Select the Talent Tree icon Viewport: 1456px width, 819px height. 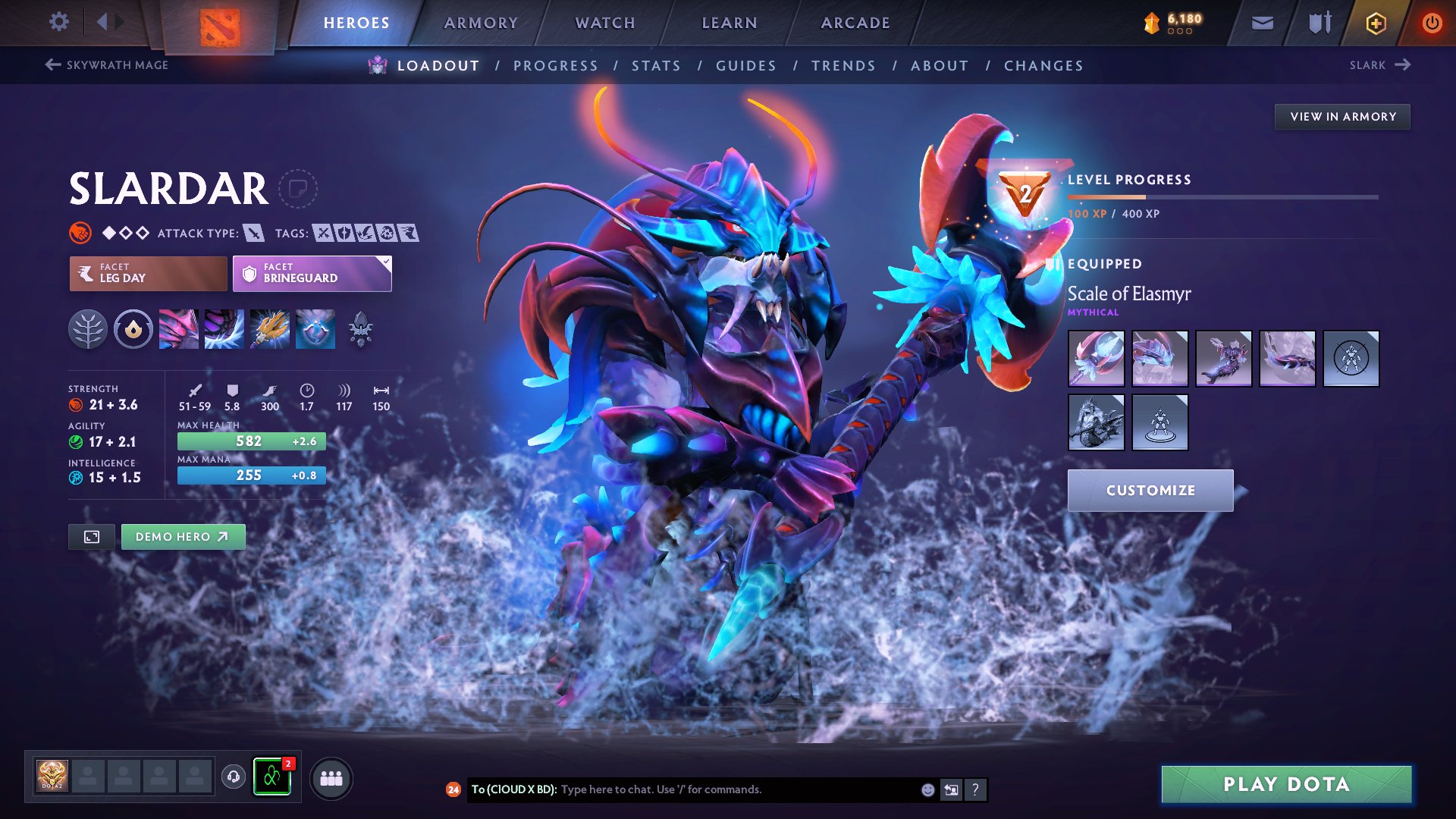(x=89, y=329)
